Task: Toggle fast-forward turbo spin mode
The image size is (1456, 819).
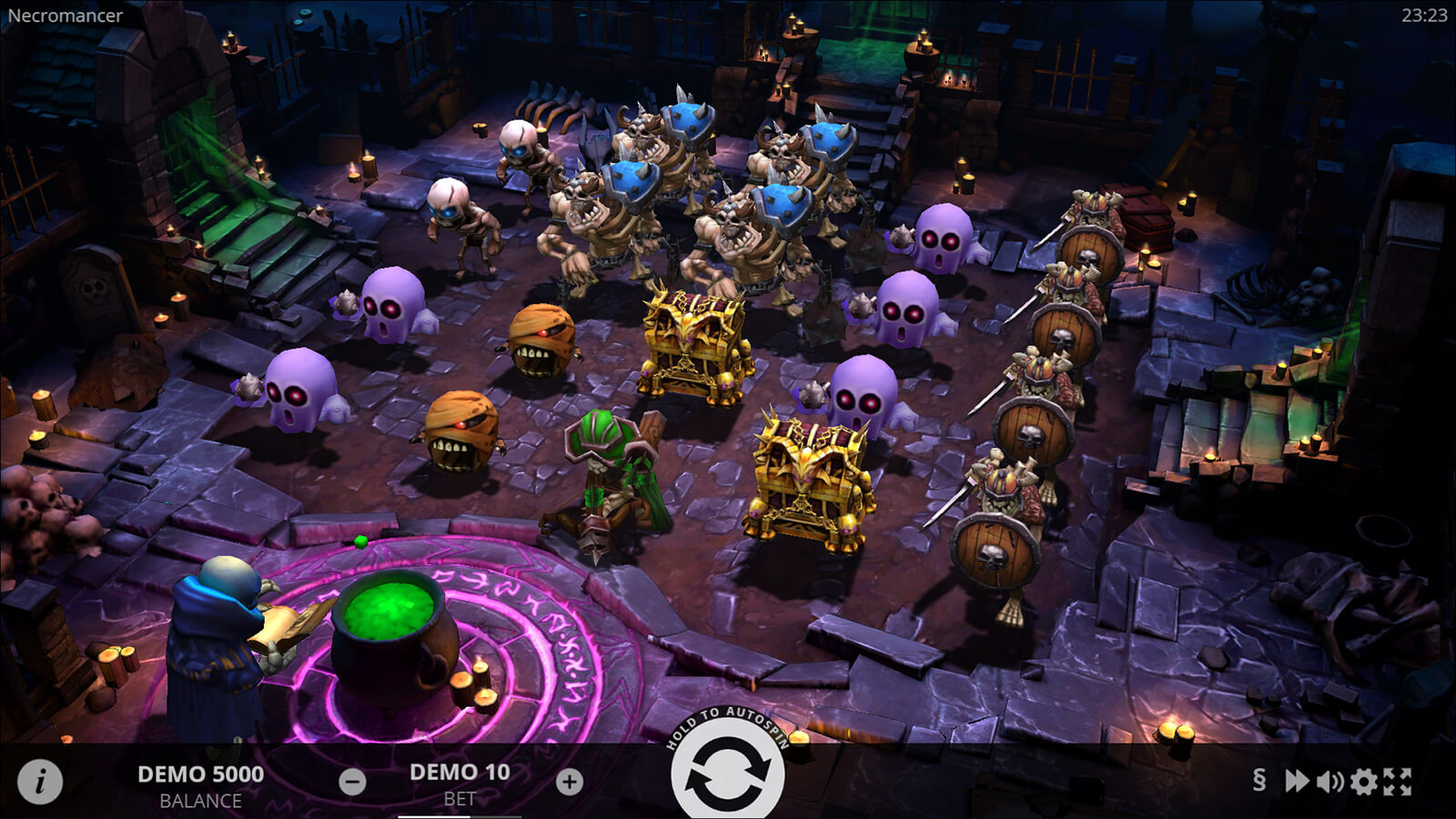Action: (x=1296, y=781)
